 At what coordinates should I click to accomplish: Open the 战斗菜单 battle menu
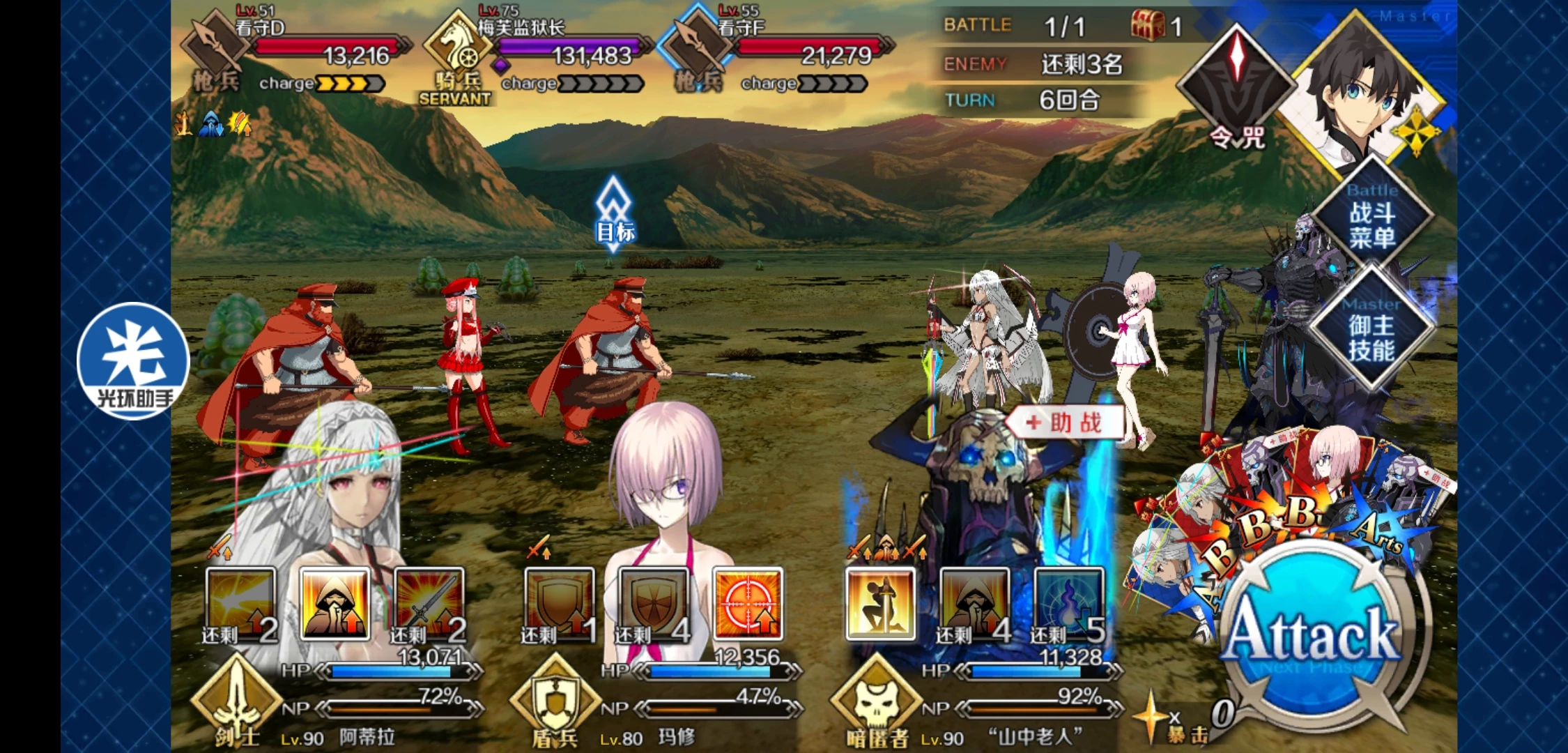click(1371, 216)
